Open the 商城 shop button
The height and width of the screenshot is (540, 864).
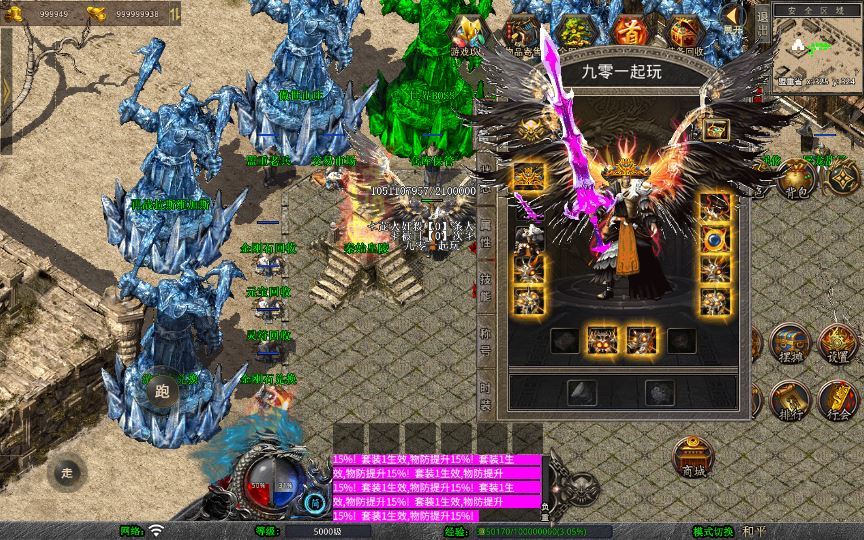(x=690, y=458)
